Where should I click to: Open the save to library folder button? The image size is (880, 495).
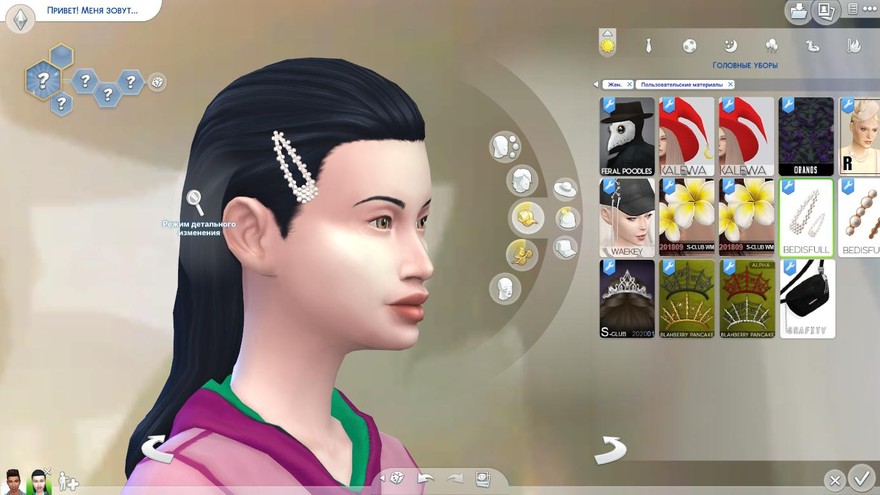point(798,12)
